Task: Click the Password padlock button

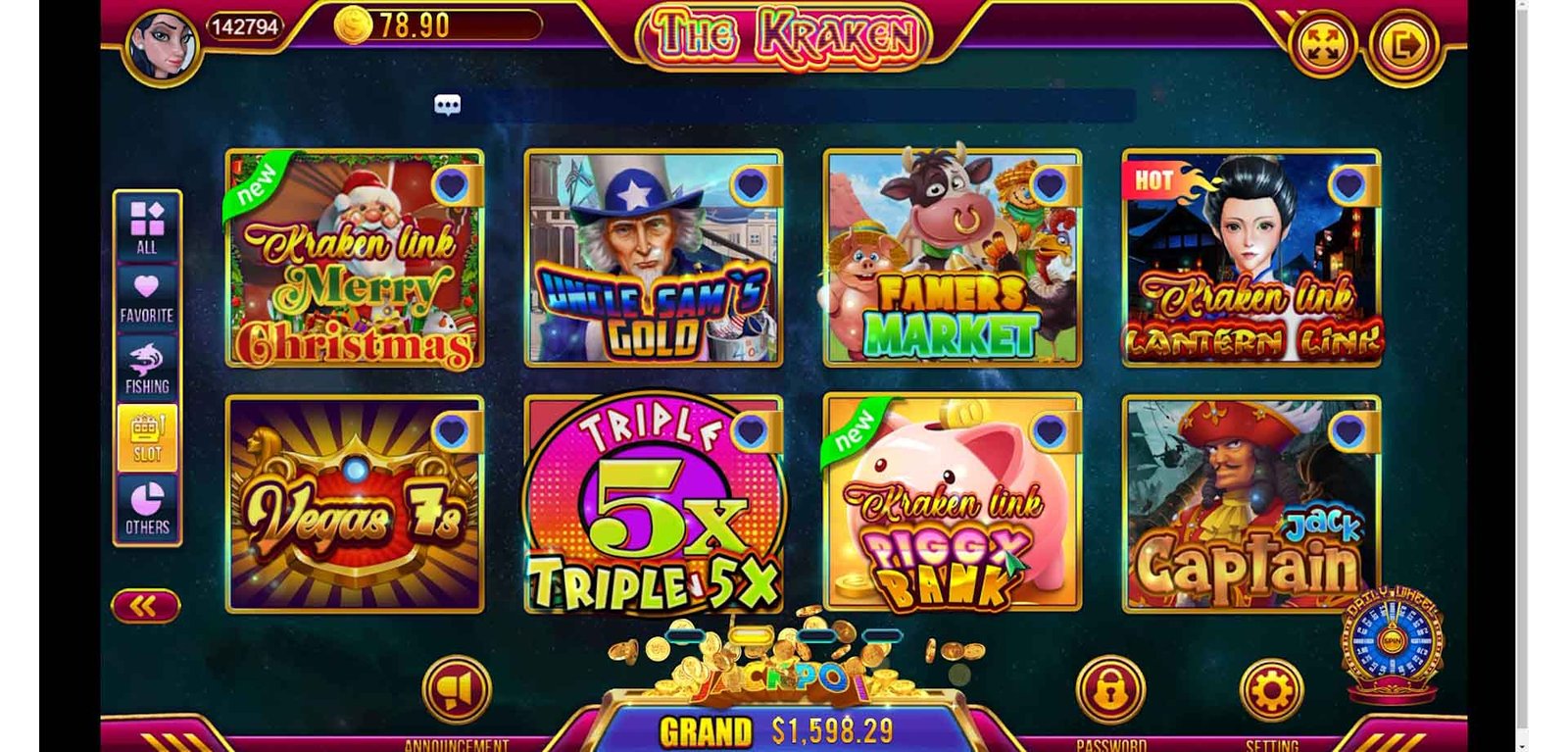Action: tap(1109, 690)
